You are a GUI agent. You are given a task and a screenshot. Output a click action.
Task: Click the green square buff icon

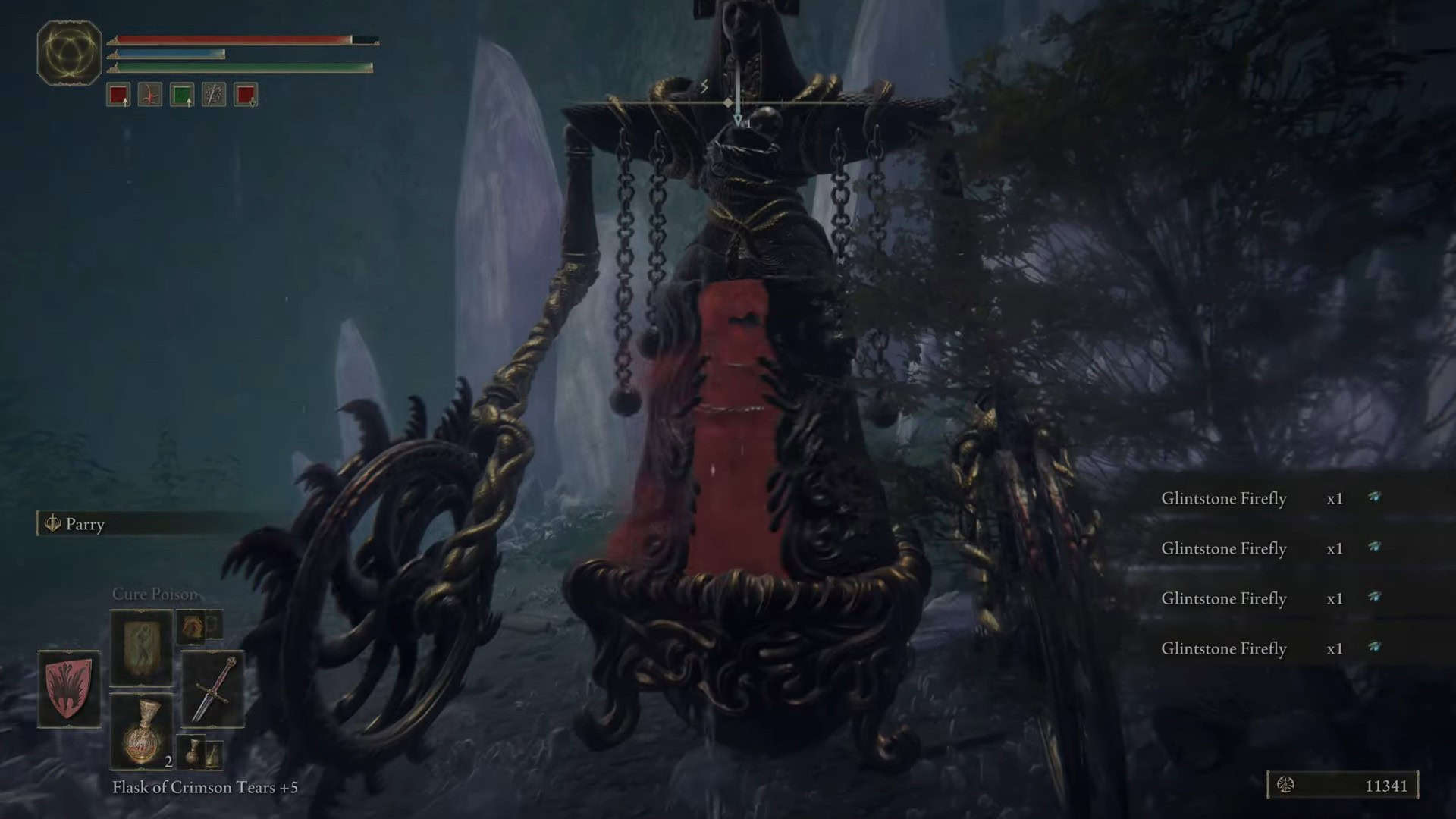(x=182, y=96)
